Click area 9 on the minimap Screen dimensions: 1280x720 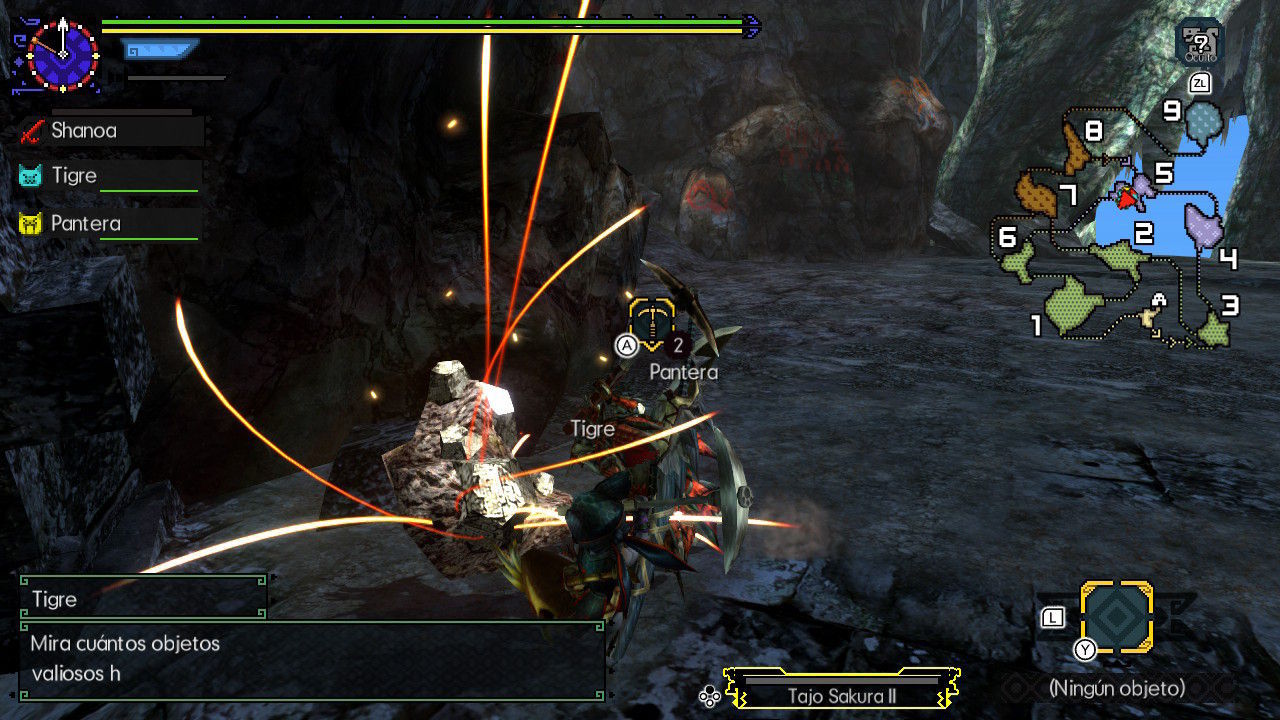click(1204, 121)
